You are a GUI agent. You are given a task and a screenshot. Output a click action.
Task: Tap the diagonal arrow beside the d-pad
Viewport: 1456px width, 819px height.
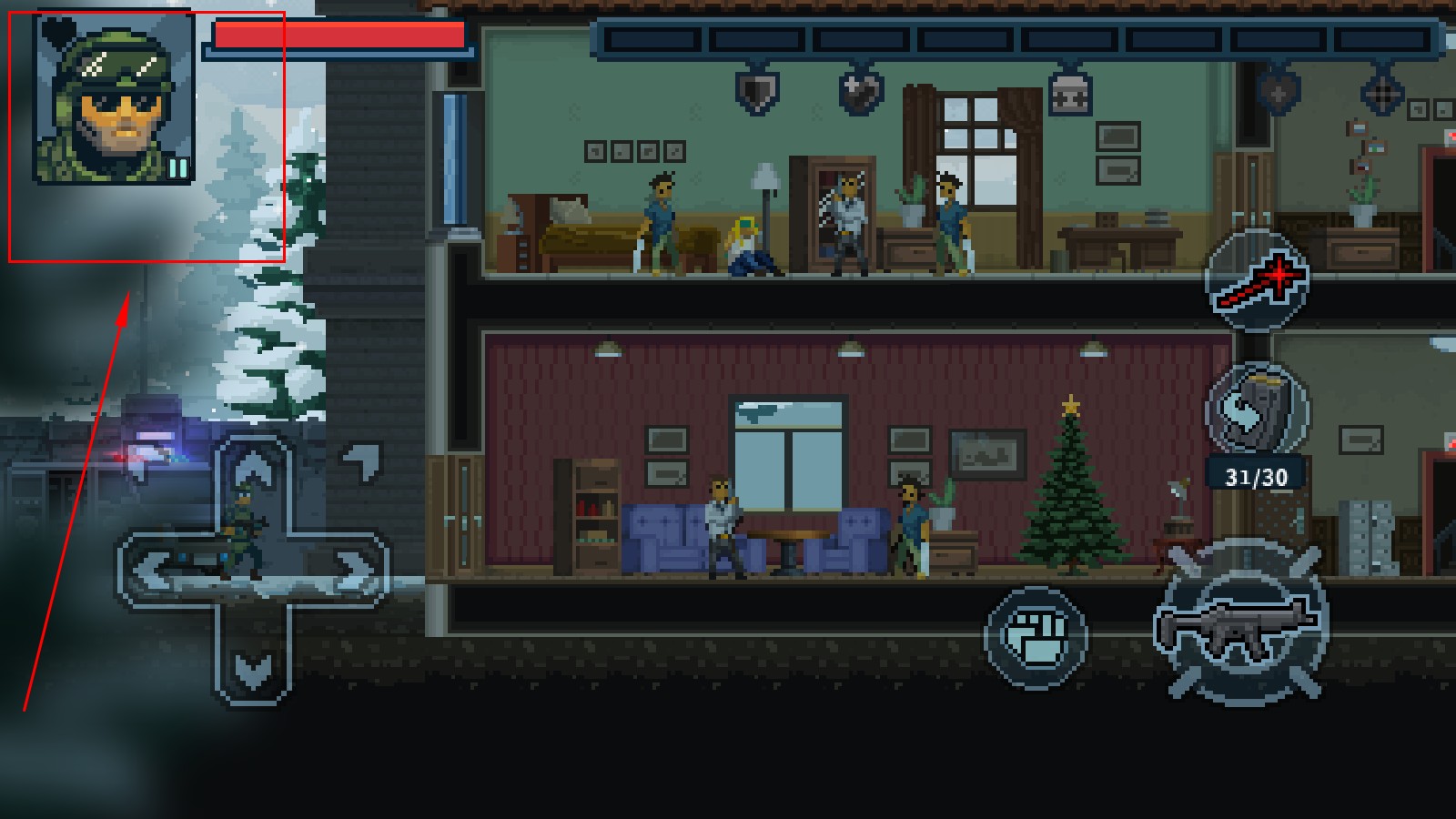click(363, 460)
